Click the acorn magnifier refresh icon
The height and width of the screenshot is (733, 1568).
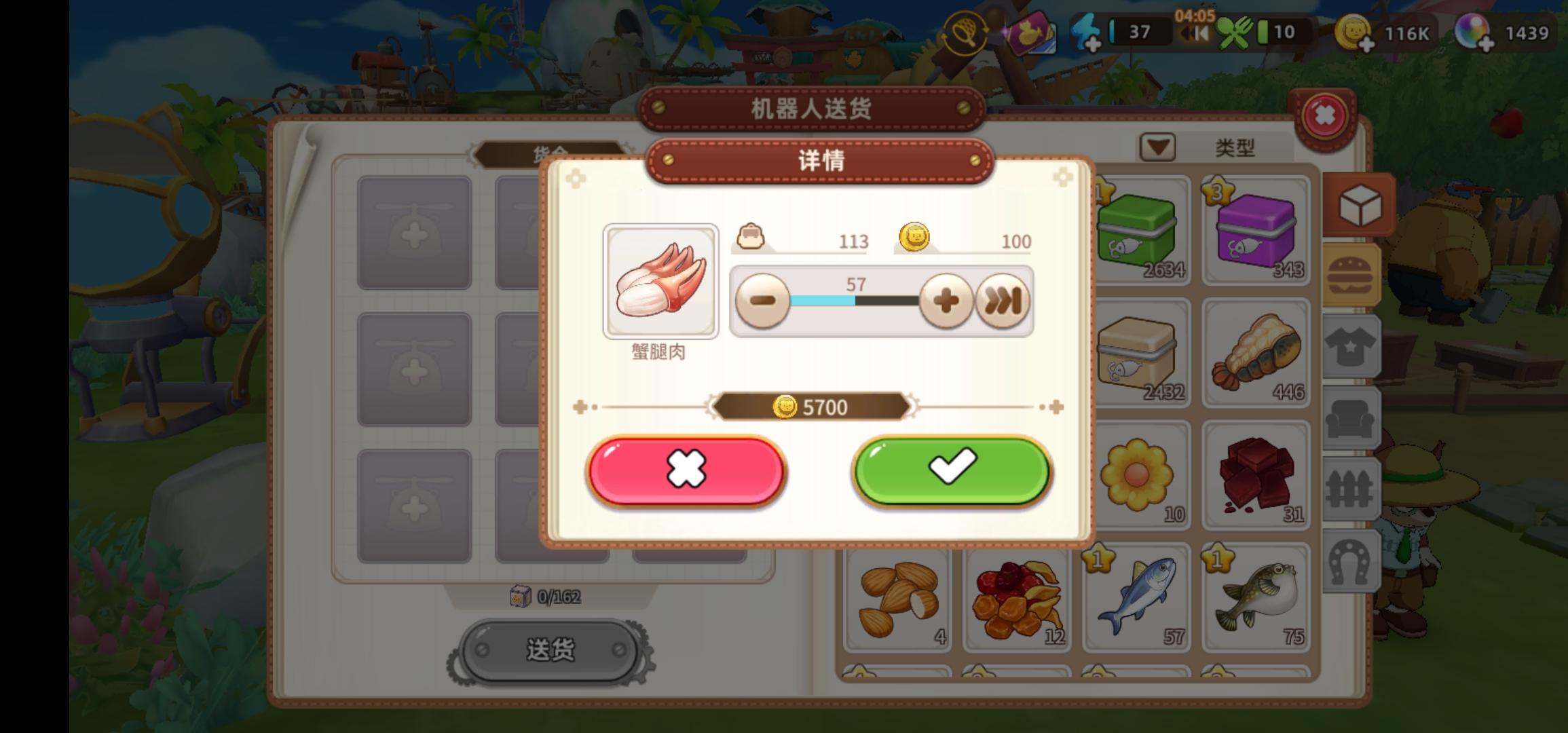tap(967, 33)
